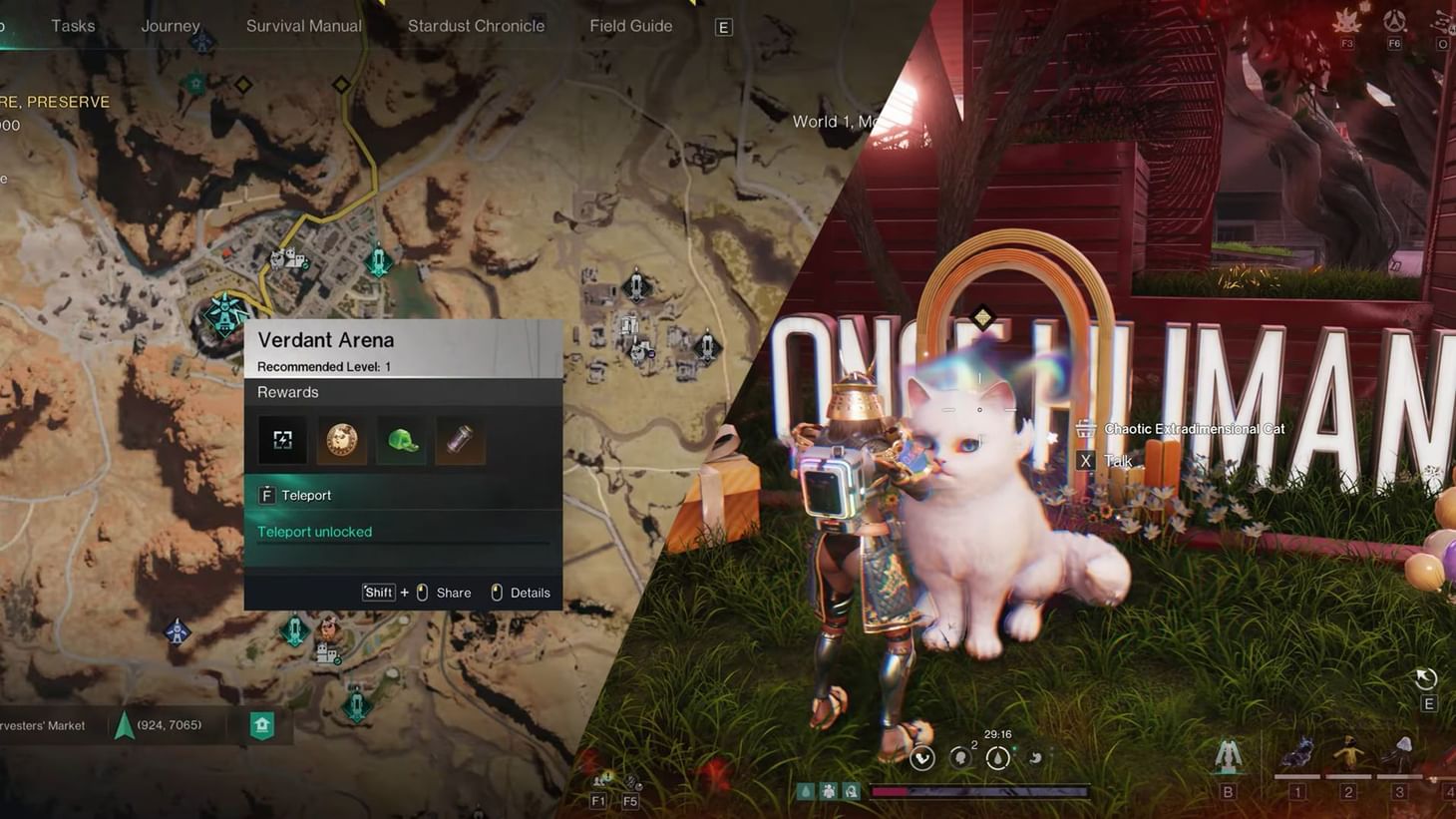The width and height of the screenshot is (1456, 819).
Task: Click Share on the Verdant Arena panel
Action: click(x=454, y=592)
